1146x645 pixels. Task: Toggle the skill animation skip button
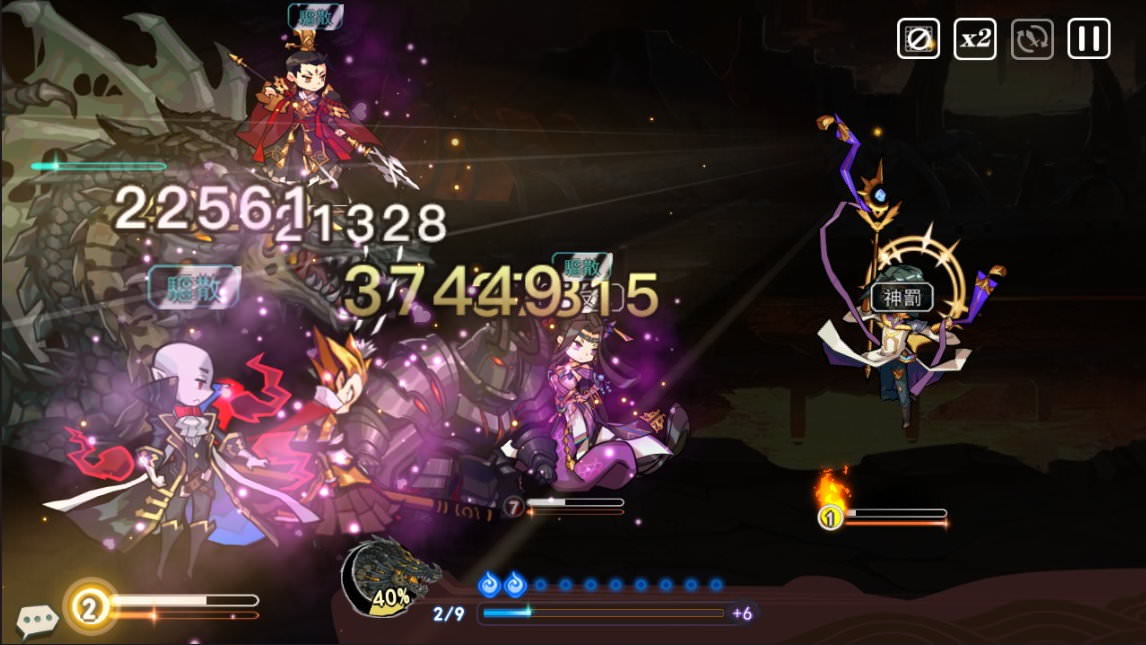point(918,39)
